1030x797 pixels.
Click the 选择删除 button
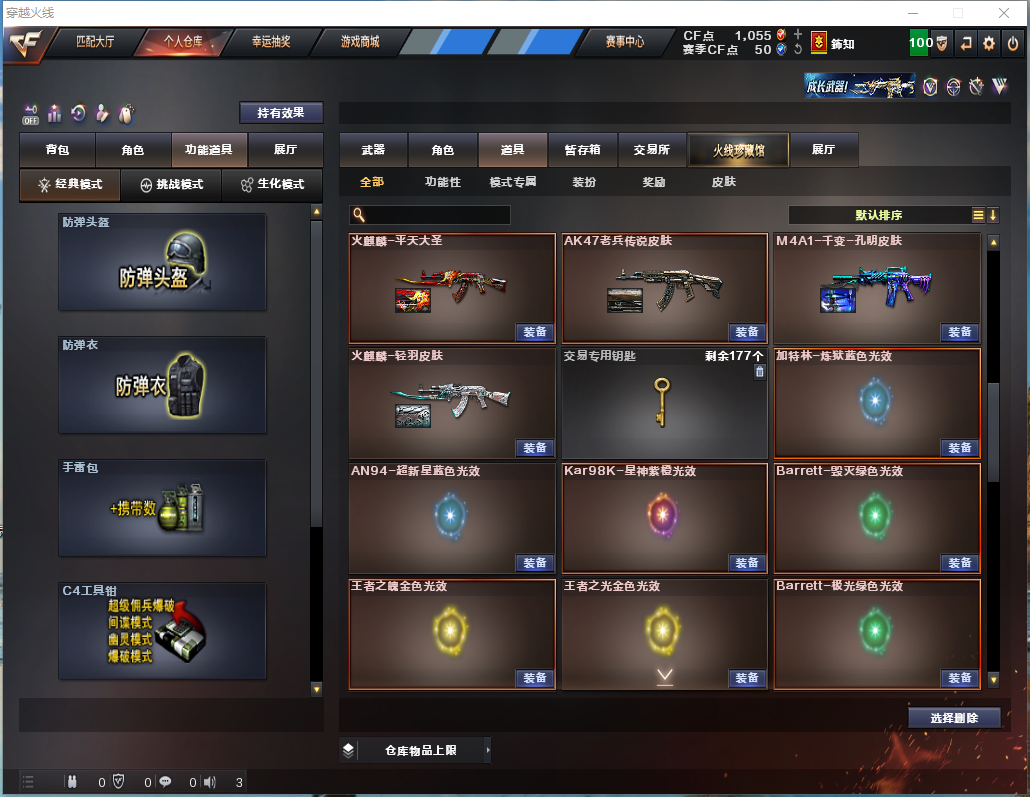point(954,717)
